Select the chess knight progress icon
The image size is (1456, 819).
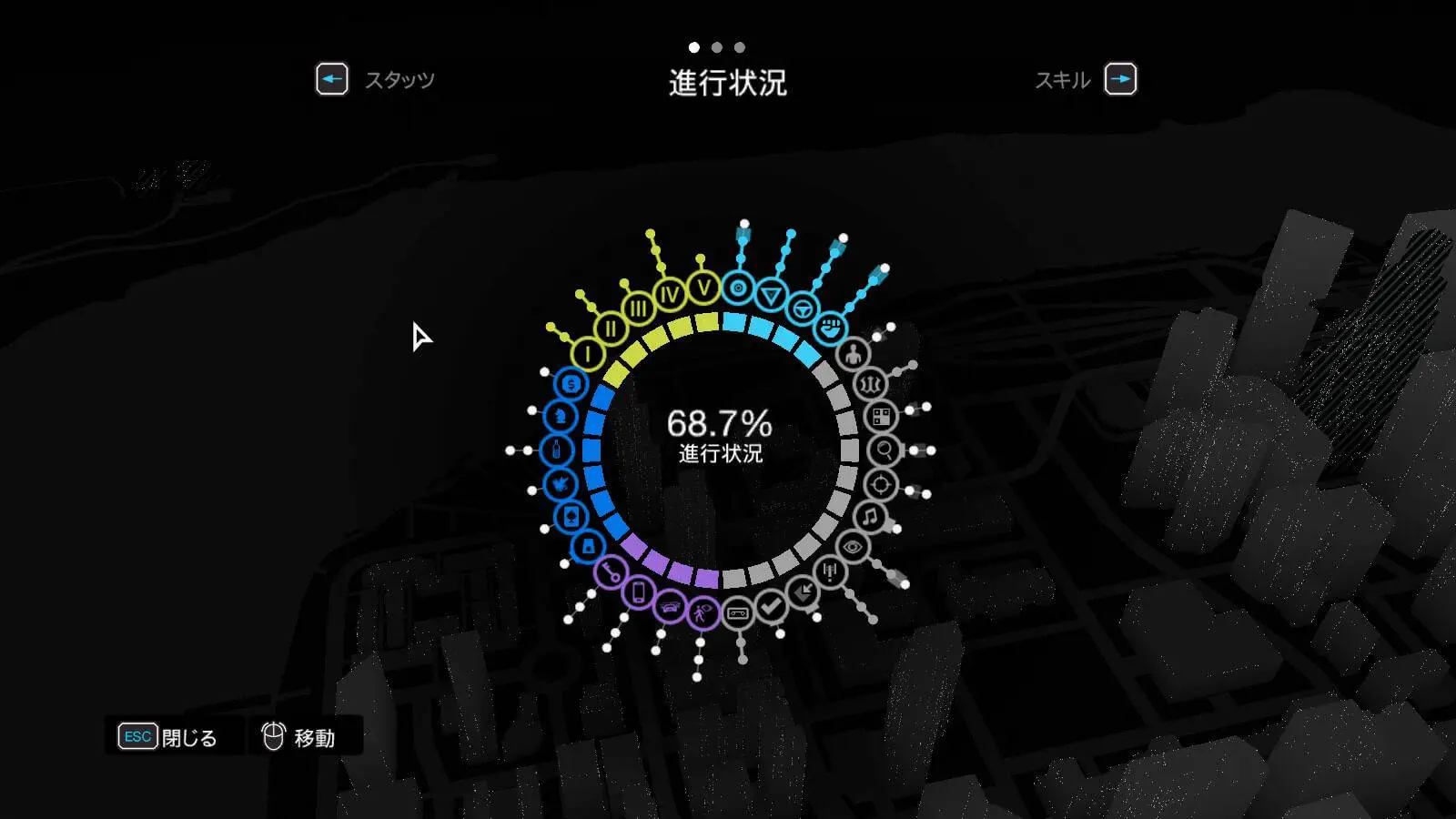point(560,416)
